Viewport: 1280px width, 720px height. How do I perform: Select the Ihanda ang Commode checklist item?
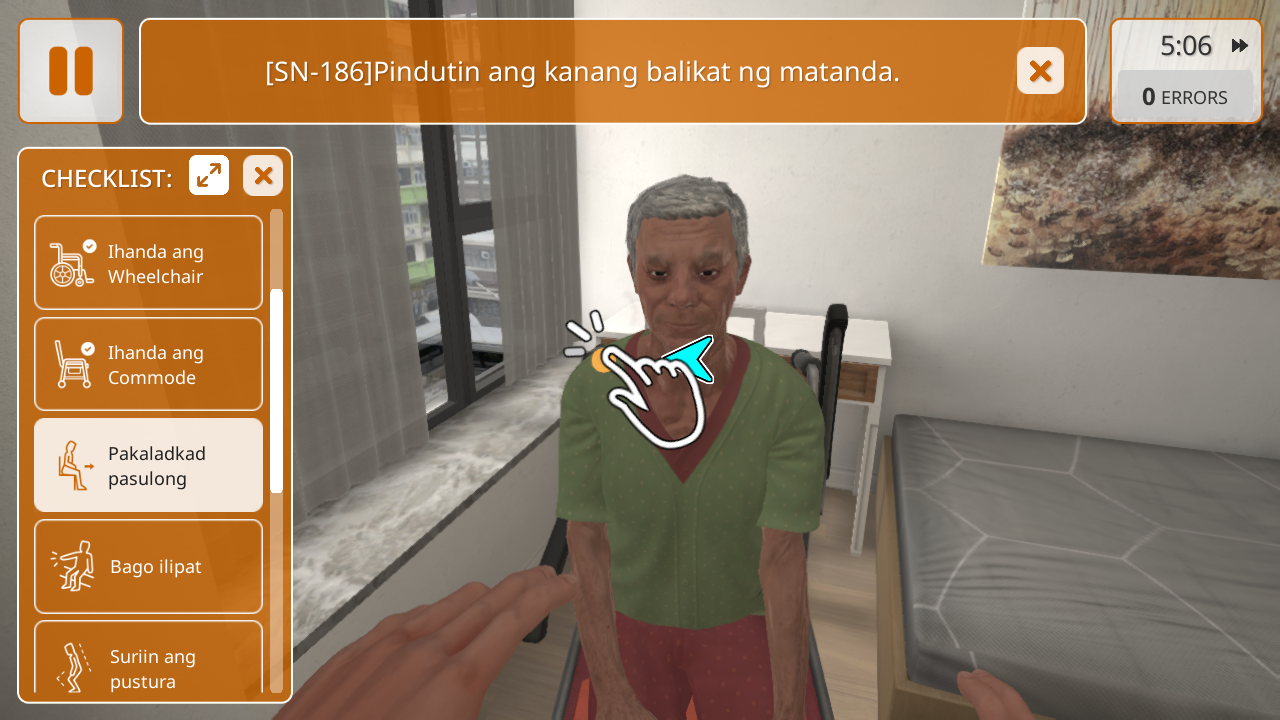(x=149, y=364)
